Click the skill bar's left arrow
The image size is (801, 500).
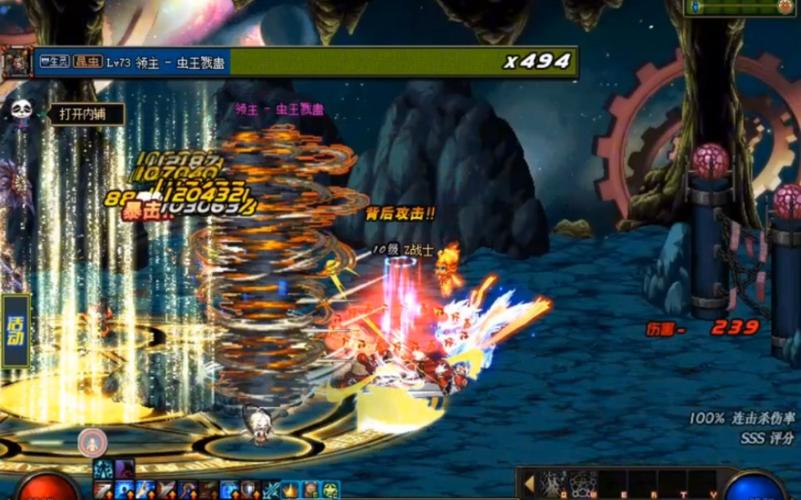528,484
